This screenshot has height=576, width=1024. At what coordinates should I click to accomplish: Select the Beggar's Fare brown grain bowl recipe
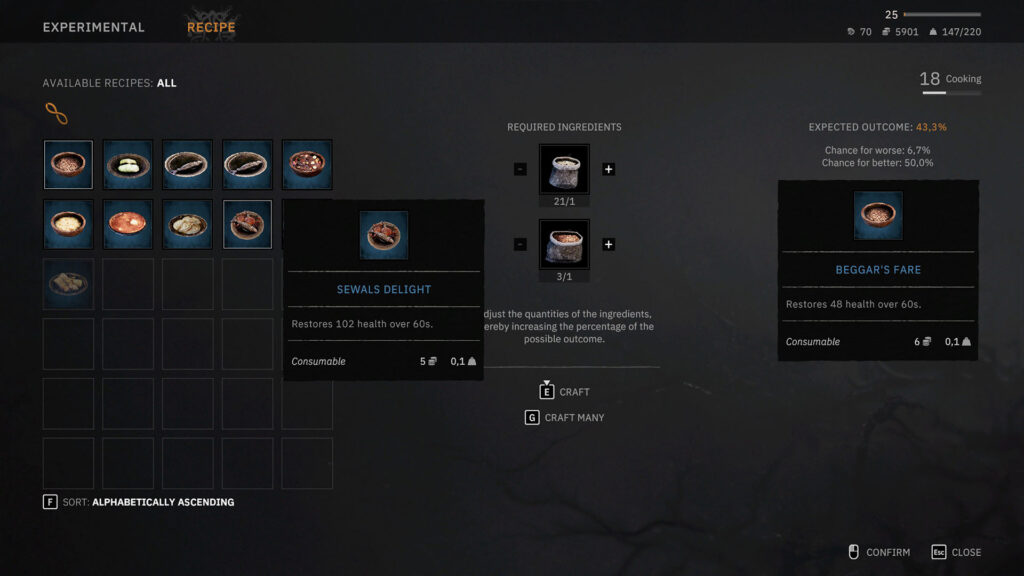click(x=68, y=165)
